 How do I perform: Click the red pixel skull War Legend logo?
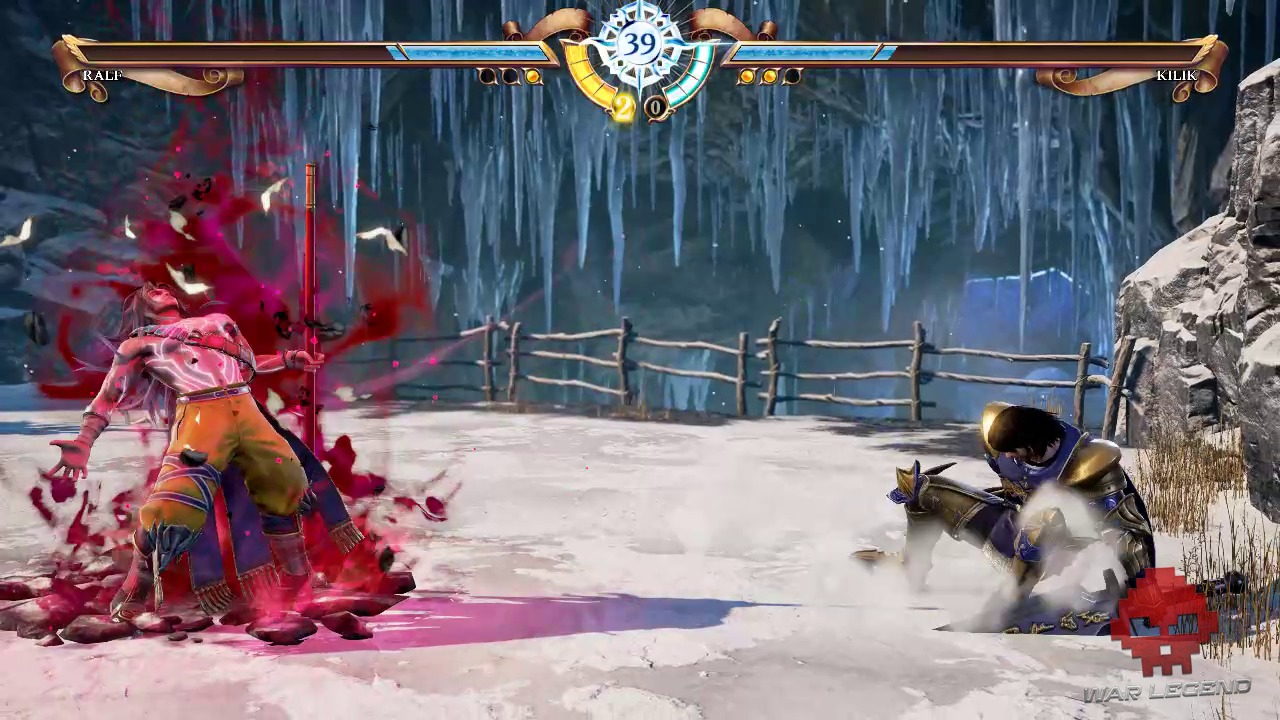click(x=1163, y=620)
